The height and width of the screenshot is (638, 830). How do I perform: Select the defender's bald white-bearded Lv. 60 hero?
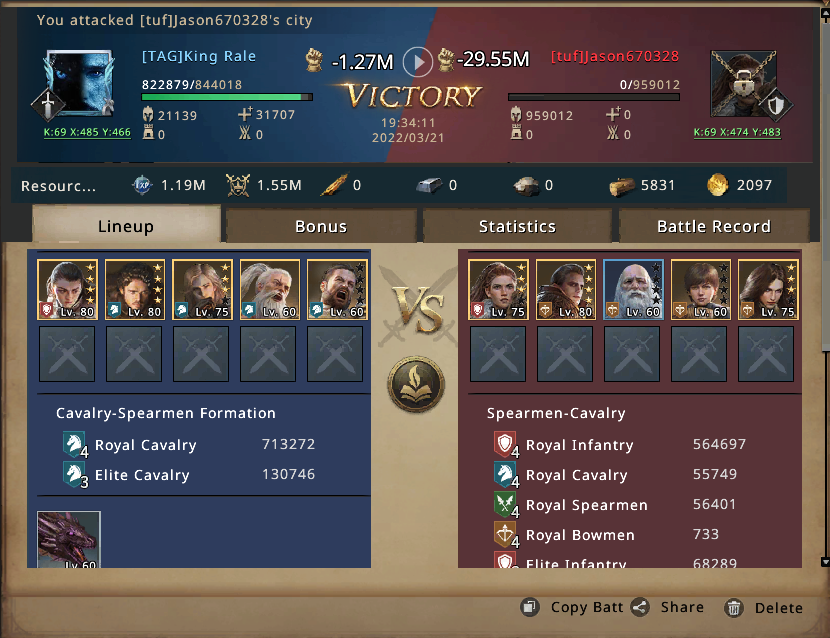point(633,289)
